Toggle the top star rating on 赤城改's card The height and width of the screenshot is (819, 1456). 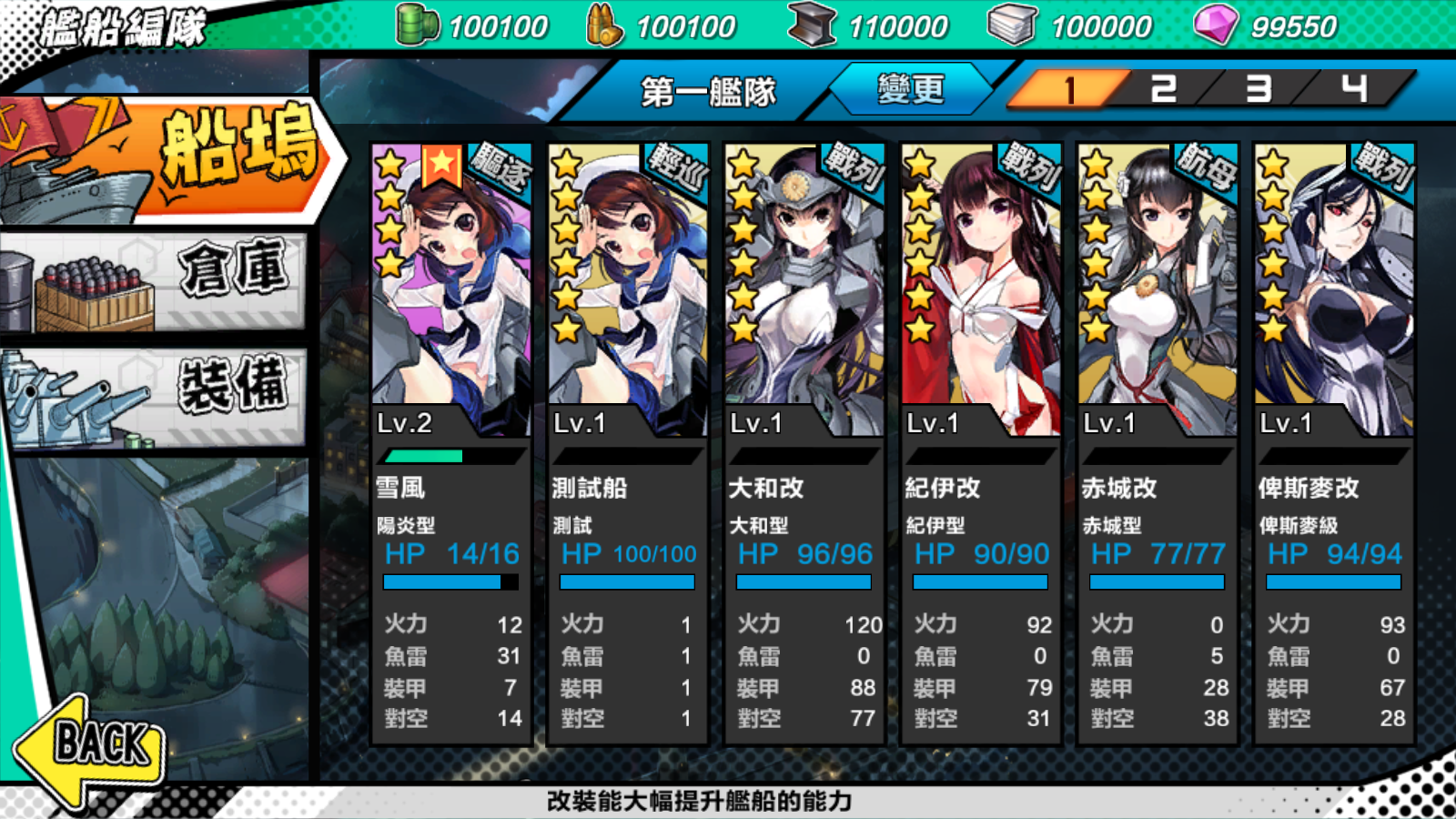coord(1097,165)
